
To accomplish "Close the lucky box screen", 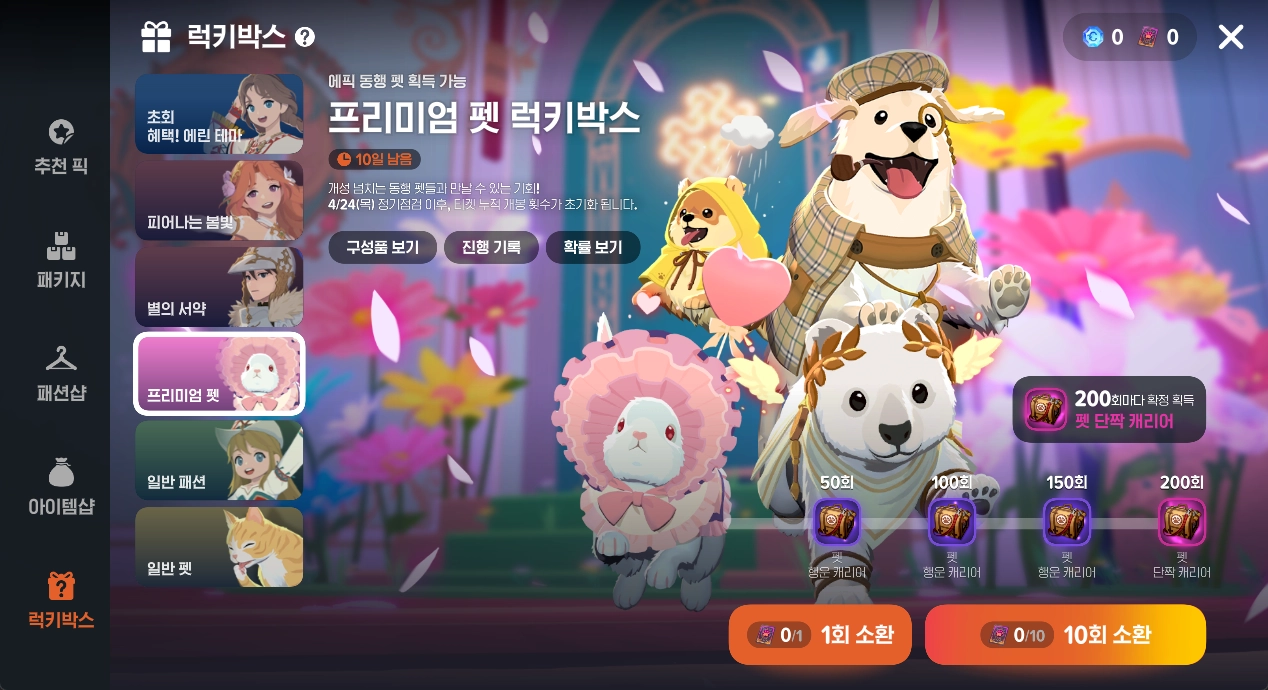I will click(1230, 37).
